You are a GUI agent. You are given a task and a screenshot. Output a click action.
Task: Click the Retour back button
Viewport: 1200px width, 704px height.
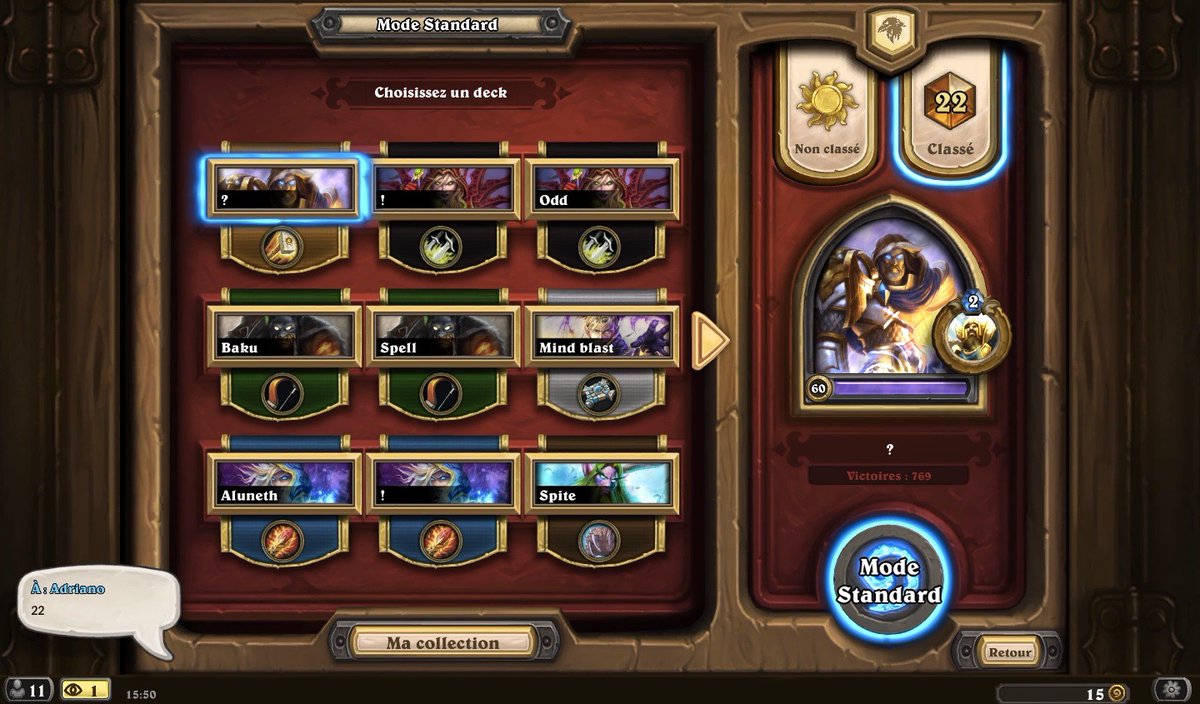click(x=1008, y=653)
